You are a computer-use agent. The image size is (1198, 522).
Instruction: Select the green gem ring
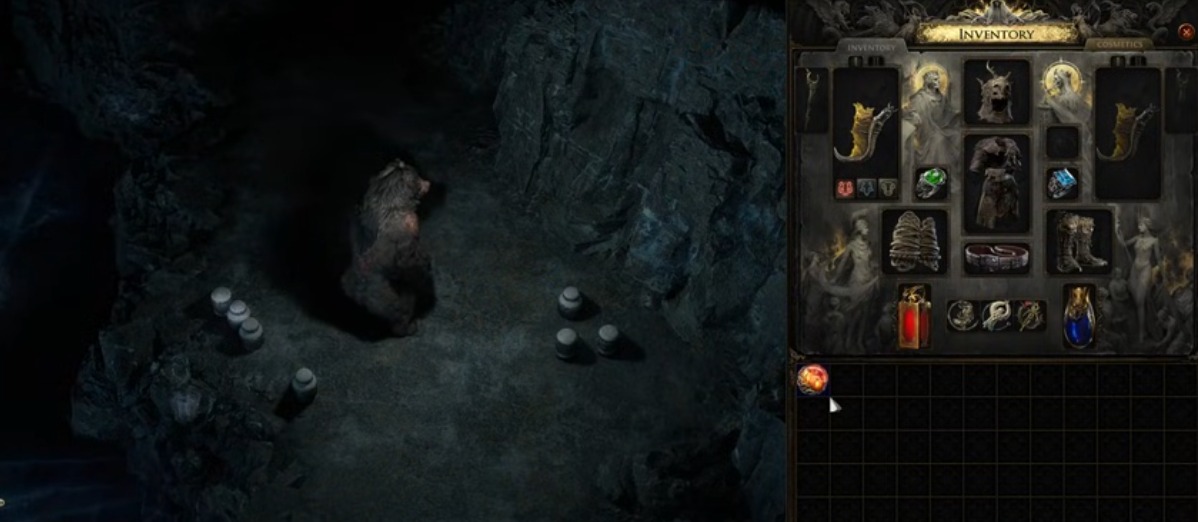point(931,183)
